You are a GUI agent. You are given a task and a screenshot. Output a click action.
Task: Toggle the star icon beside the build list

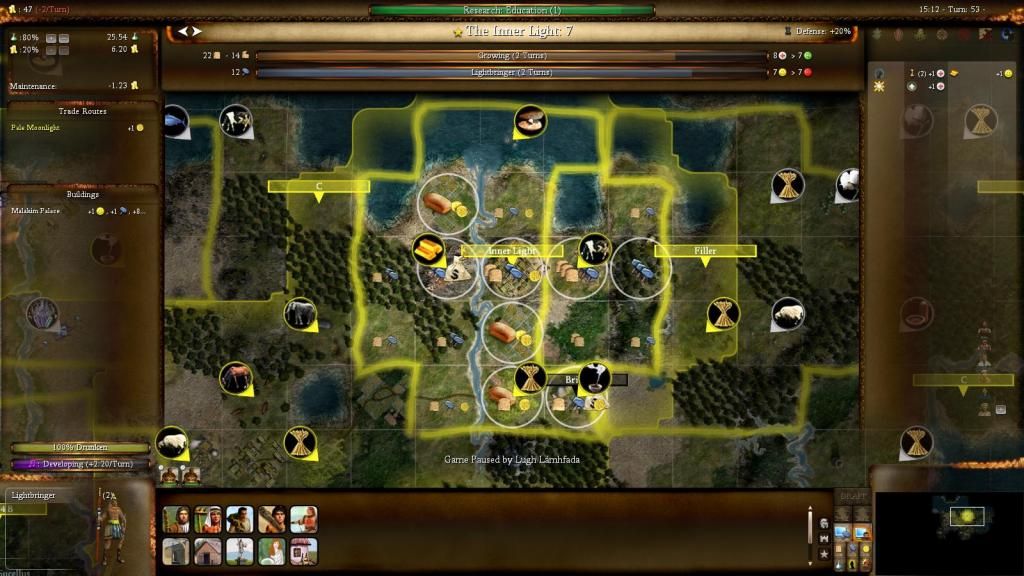(x=823, y=553)
